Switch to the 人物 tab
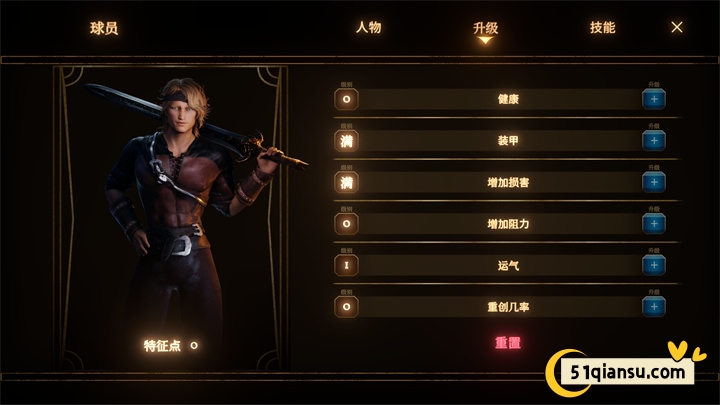The height and width of the screenshot is (405, 720). [x=368, y=28]
